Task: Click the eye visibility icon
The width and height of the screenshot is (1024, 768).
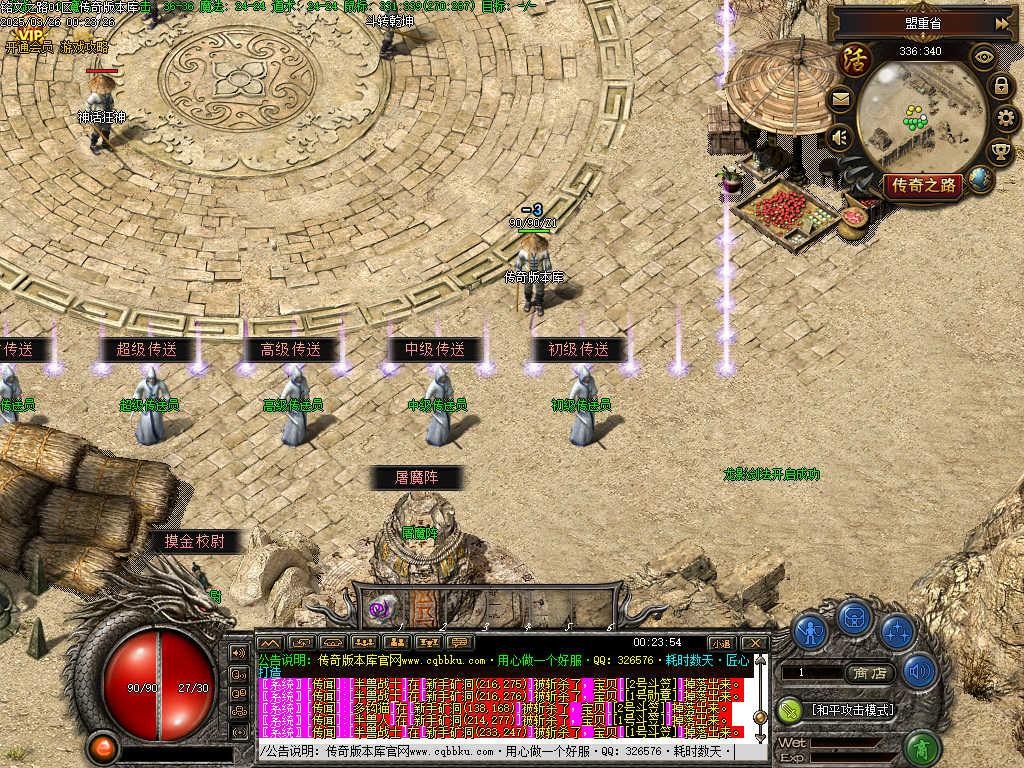Action: pyautogui.click(x=984, y=56)
